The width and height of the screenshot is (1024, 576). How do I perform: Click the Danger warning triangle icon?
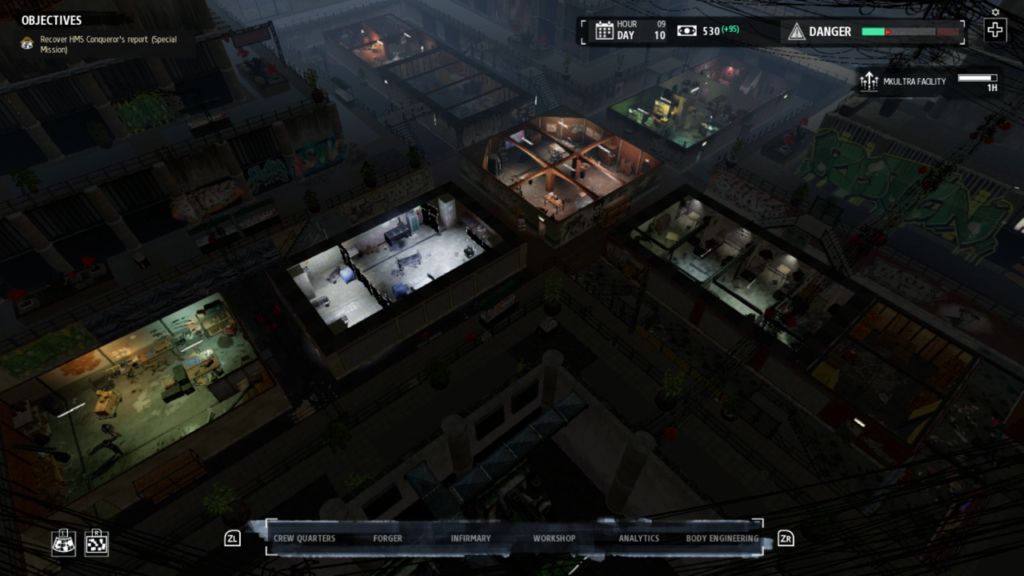(x=796, y=31)
